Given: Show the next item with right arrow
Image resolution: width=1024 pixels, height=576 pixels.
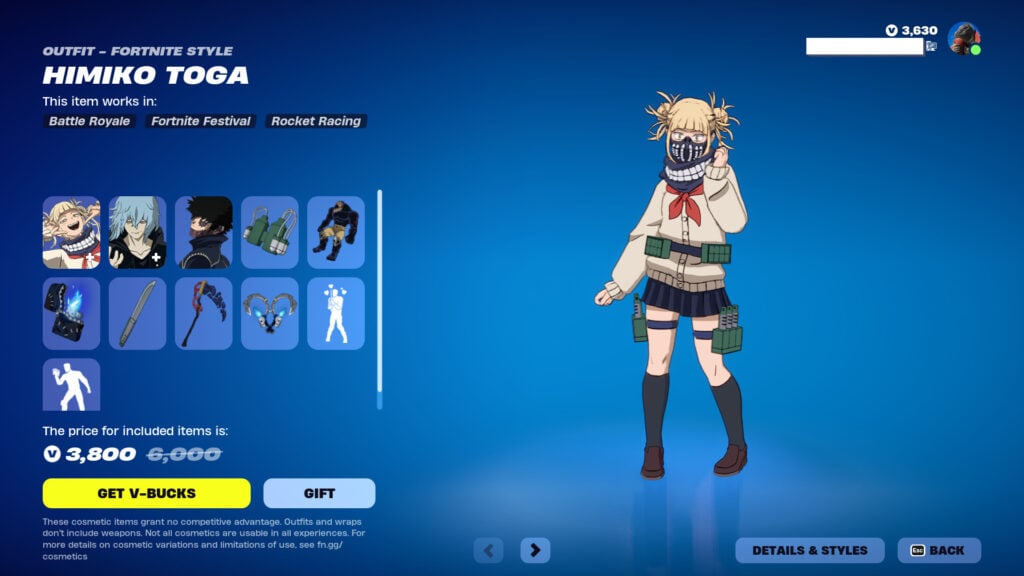Looking at the screenshot, I should tap(535, 550).
